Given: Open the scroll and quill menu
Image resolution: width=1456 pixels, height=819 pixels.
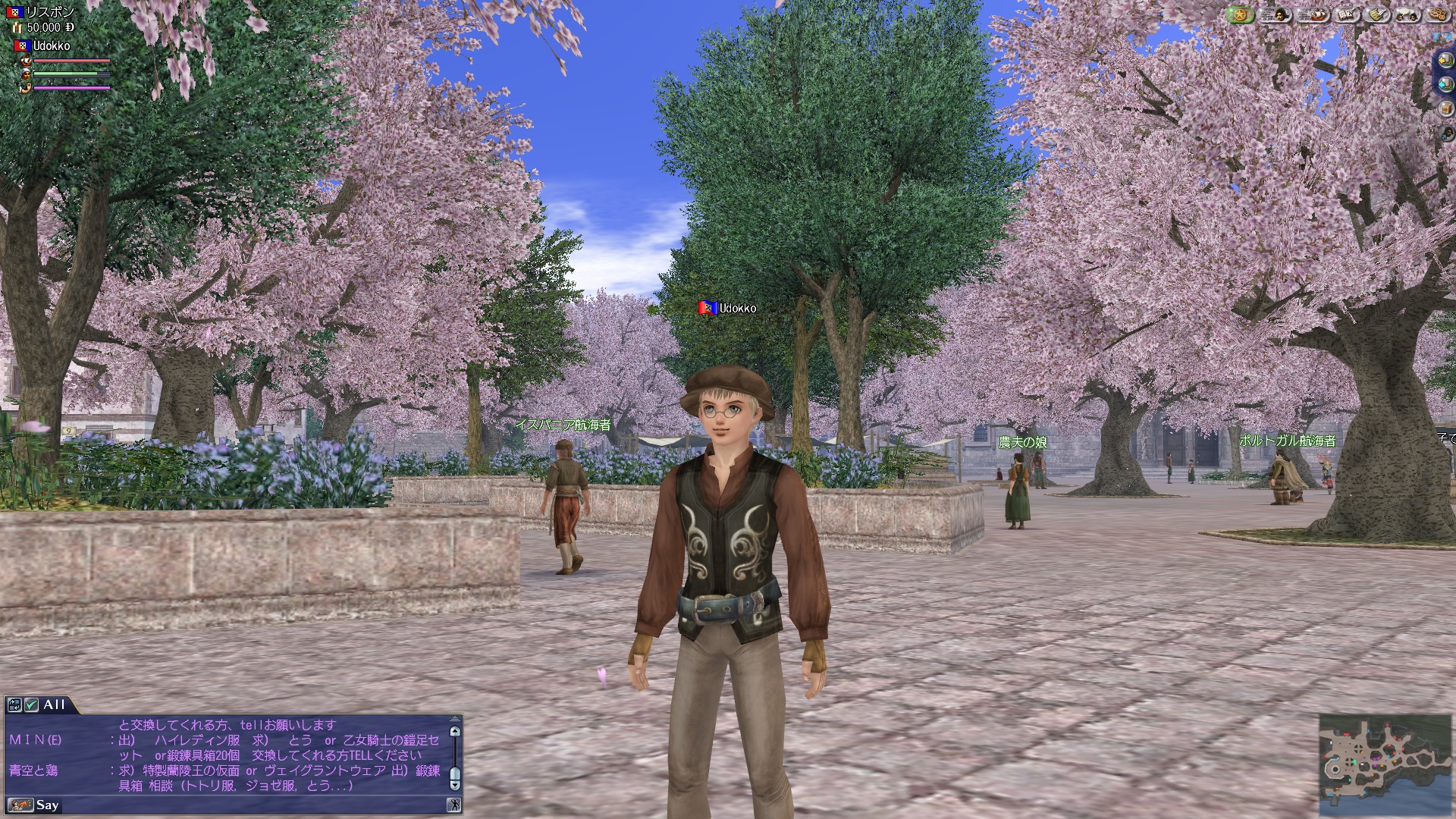Looking at the screenshot, I should [1379, 14].
